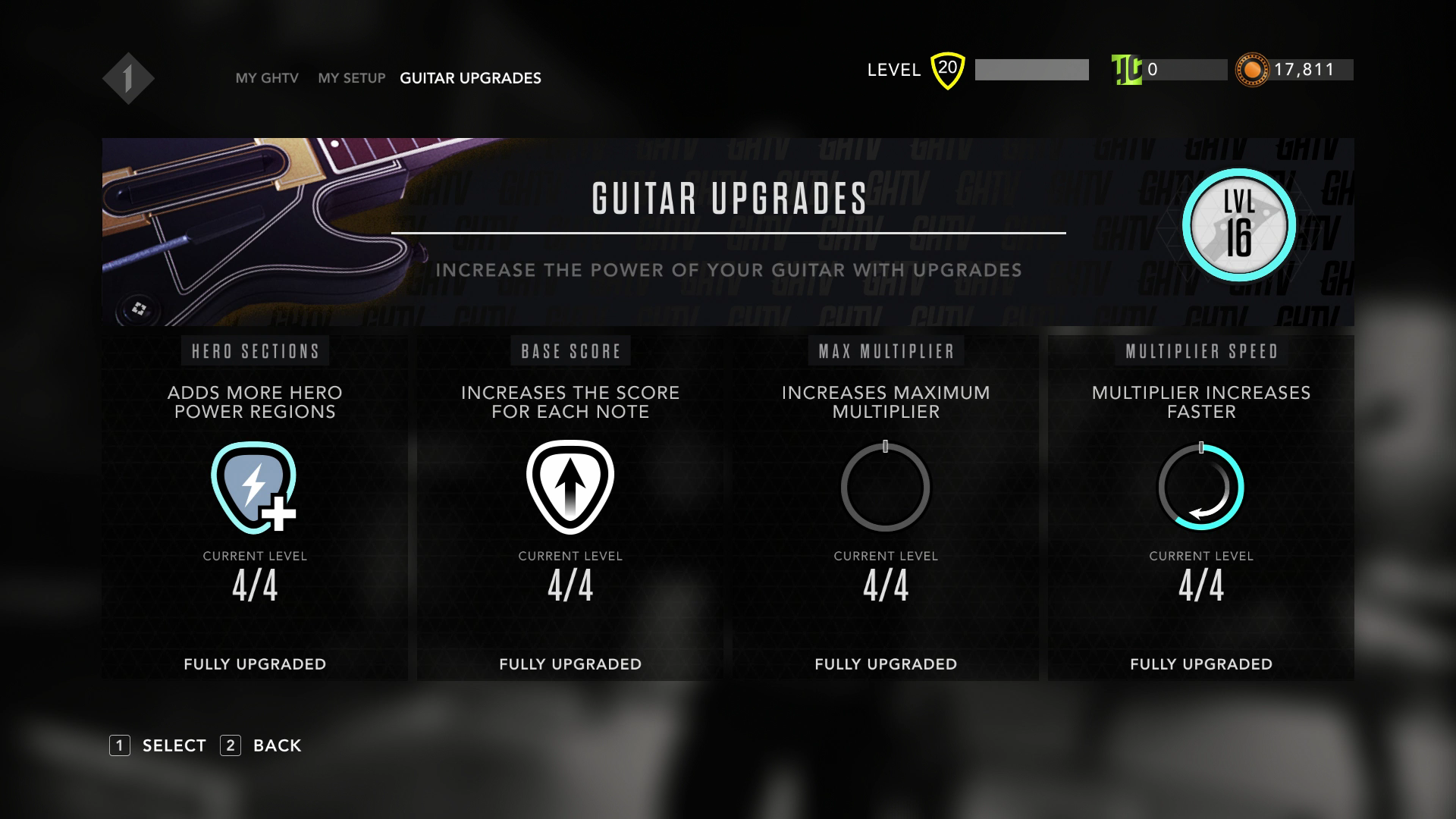Pick the Multiplier Speed upgrade card

[1201, 508]
